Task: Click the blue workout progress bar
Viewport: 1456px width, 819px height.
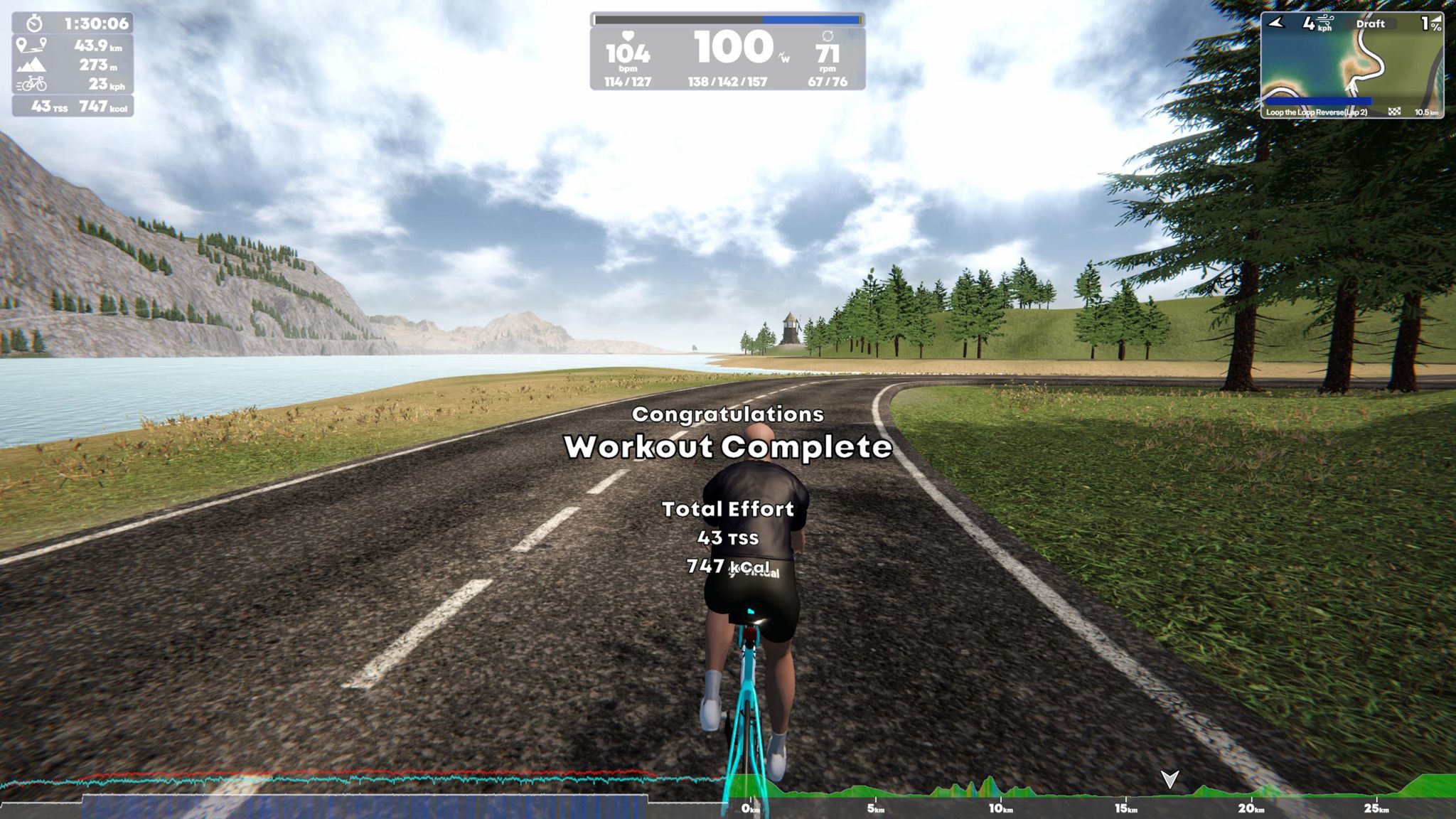Action: click(810, 20)
